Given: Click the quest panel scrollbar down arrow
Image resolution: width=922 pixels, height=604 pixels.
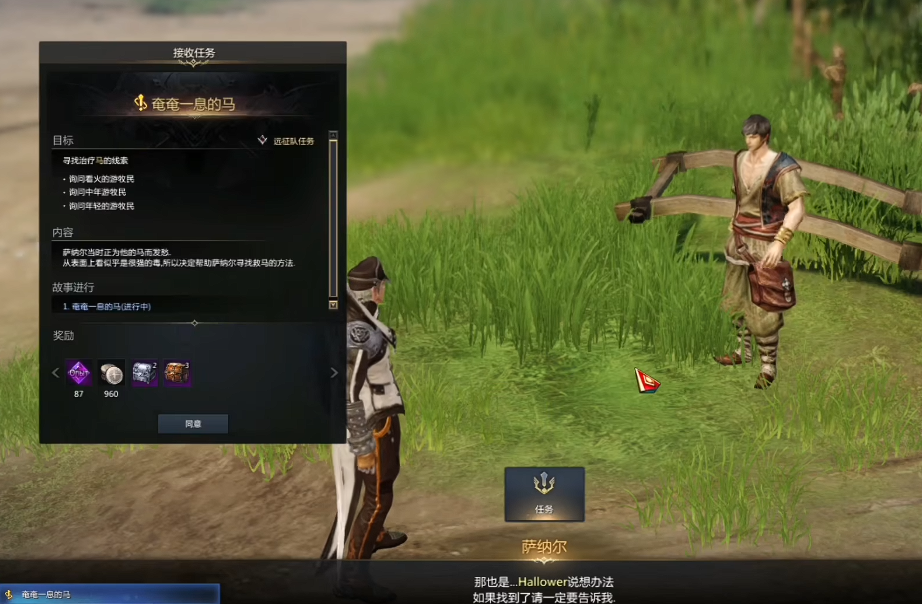Looking at the screenshot, I should pos(333,304).
